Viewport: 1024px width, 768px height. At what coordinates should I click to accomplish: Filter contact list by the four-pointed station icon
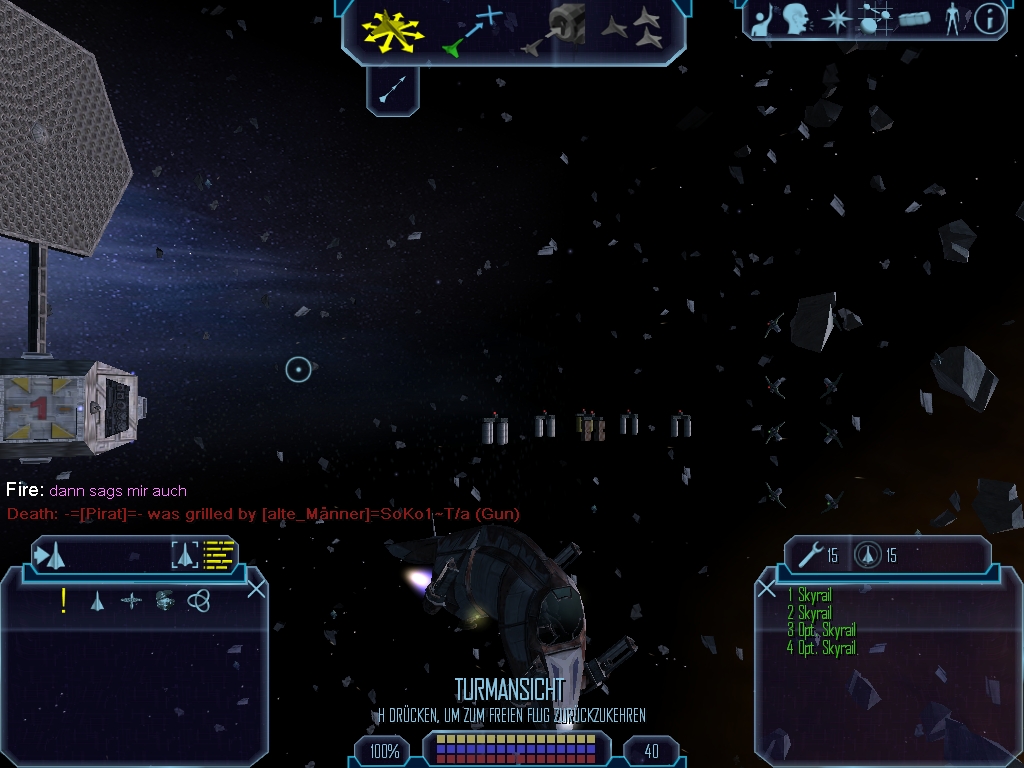pos(131,600)
